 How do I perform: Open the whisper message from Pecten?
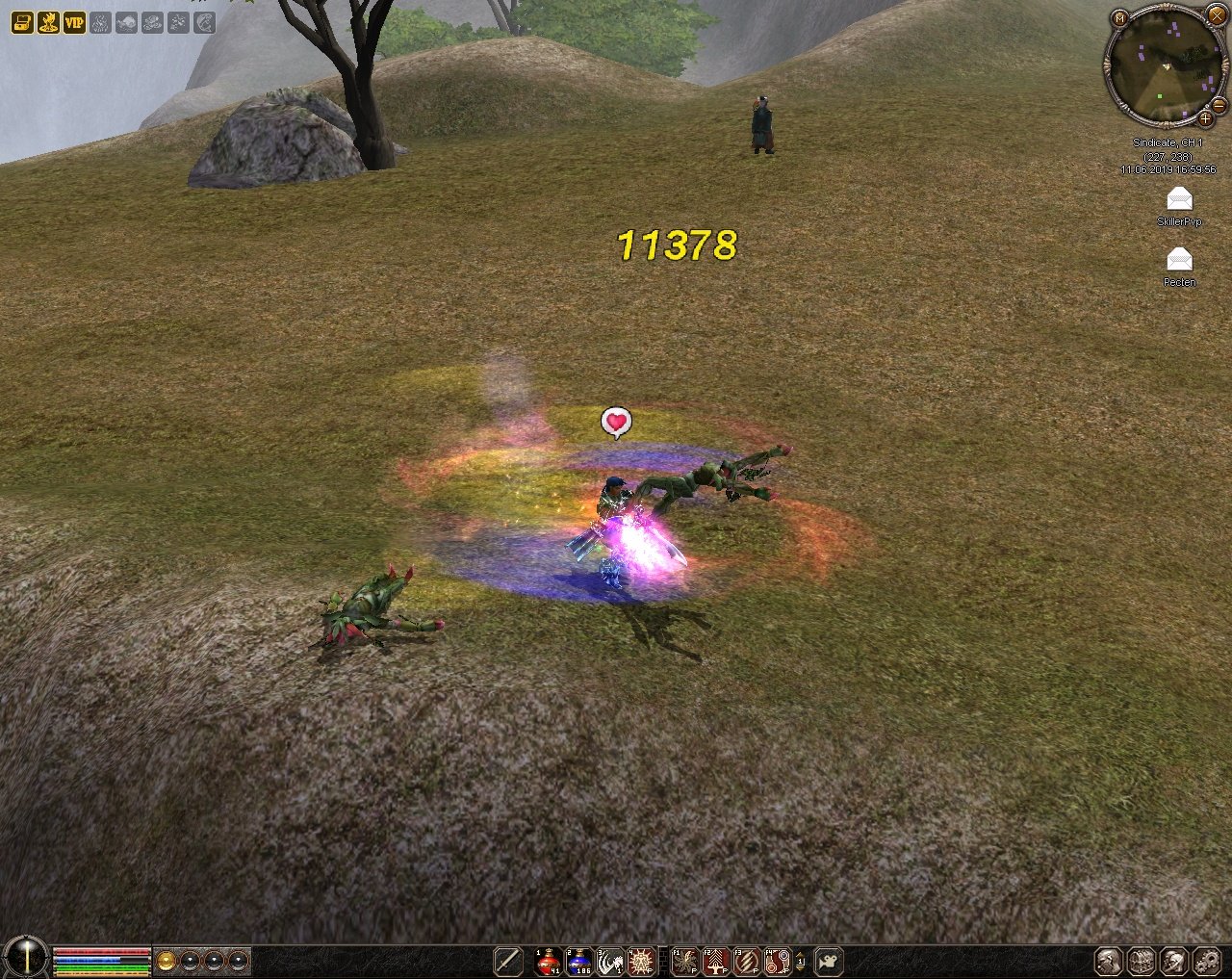[1179, 259]
